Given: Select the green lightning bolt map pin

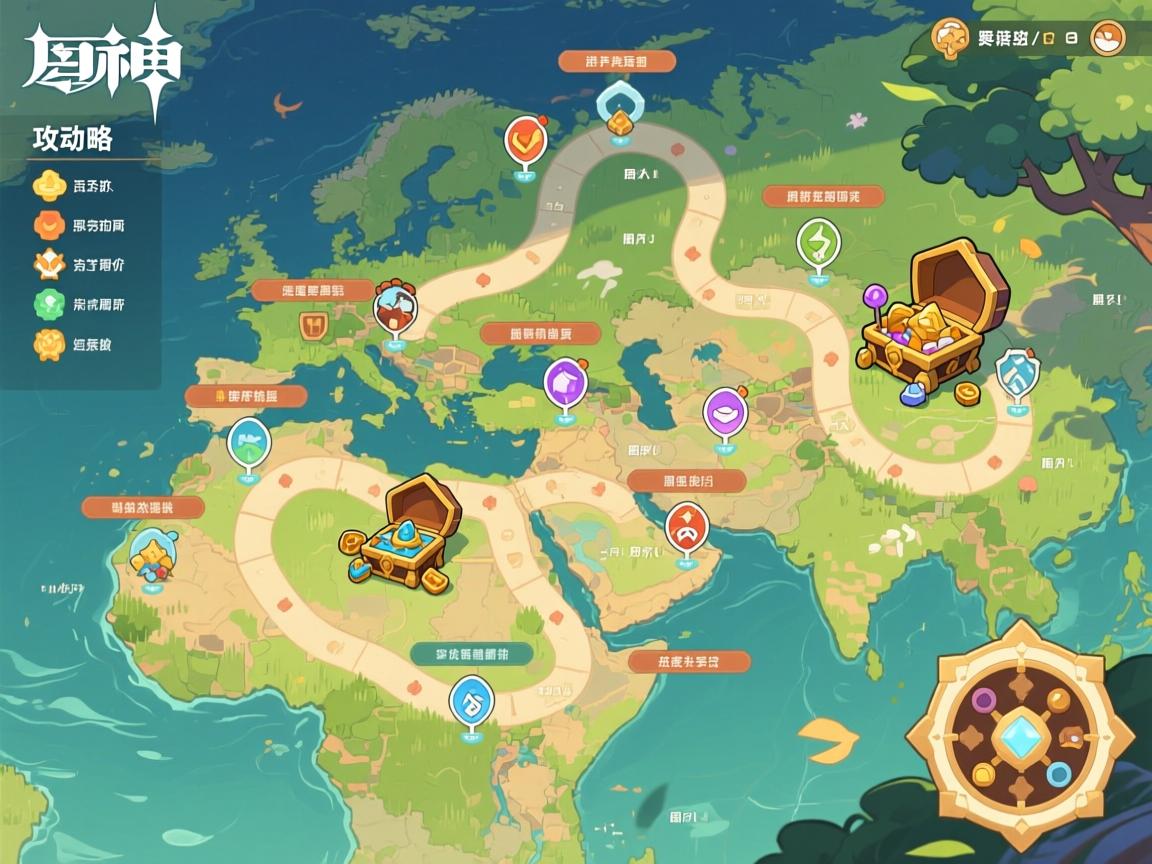Looking at the screenshot, I should pyautogui.click(x=818, y=243).
